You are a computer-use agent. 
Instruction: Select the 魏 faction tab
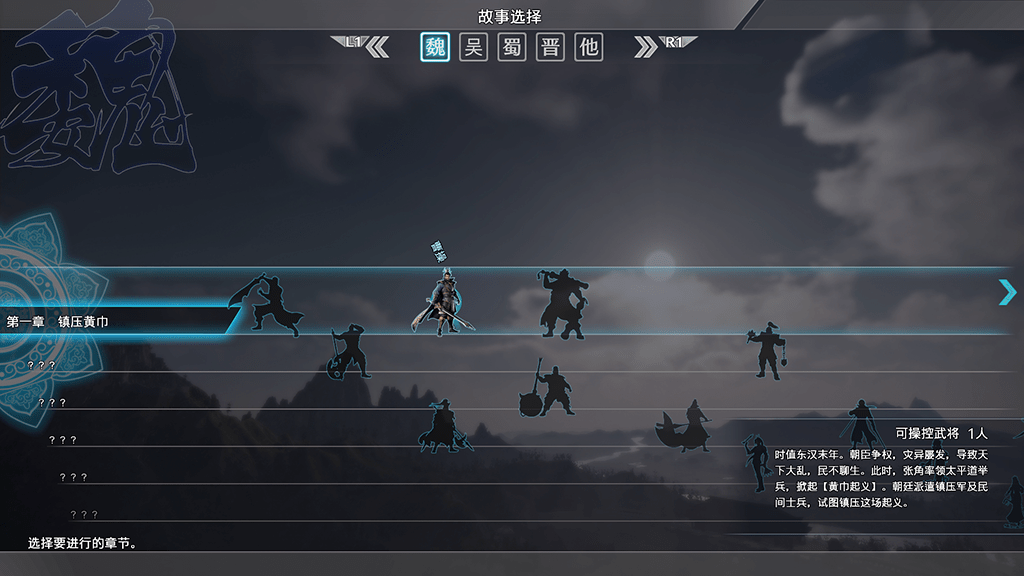[435, 47]
